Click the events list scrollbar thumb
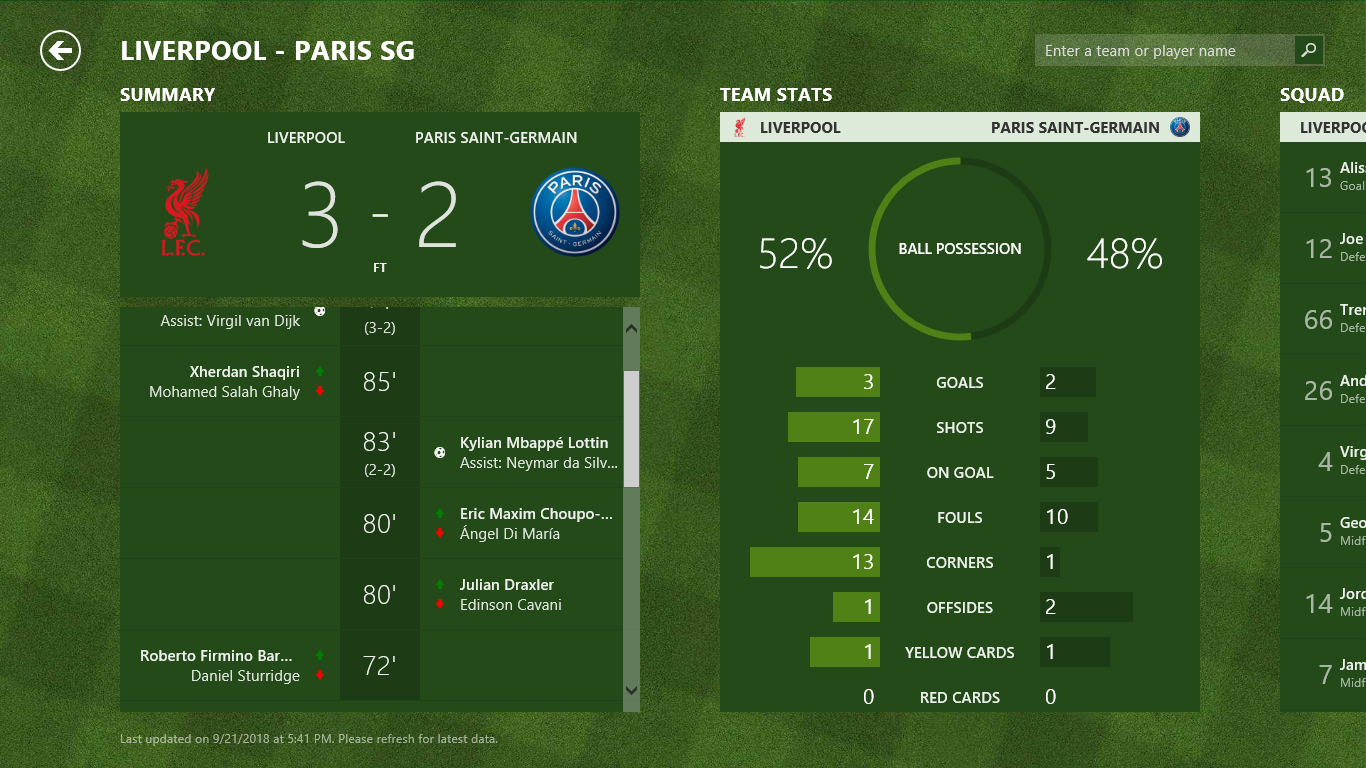The image size is (1366, 768). [631, 428]
